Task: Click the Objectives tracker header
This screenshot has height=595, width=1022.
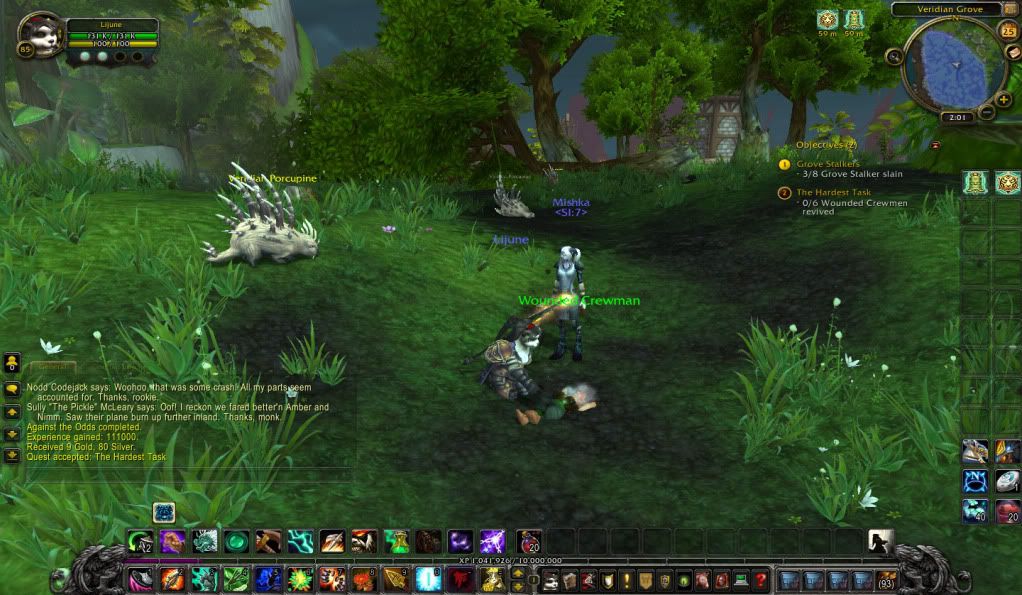Action: pyautogui.click(x=826, y=145)
